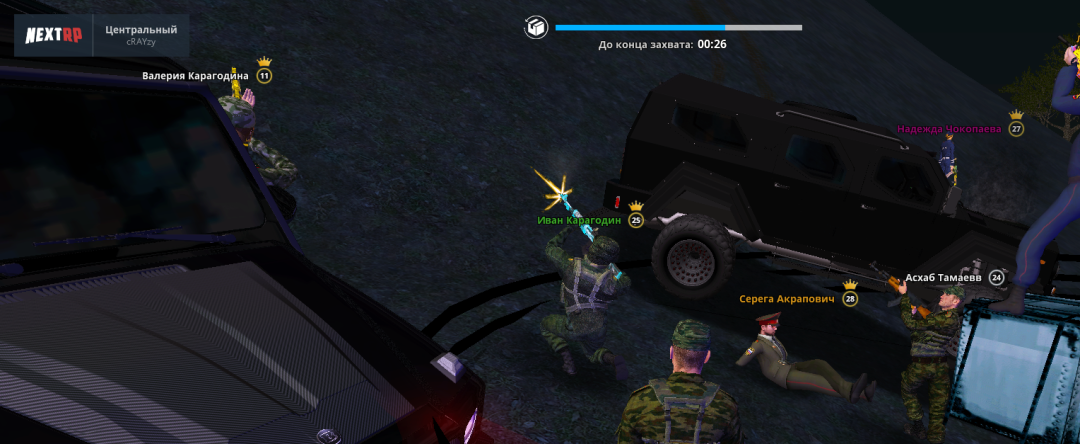The width and height of the screenshot is (1080, 444).
Task: Select the Центральный server label
Action: (x=140, y=30)
